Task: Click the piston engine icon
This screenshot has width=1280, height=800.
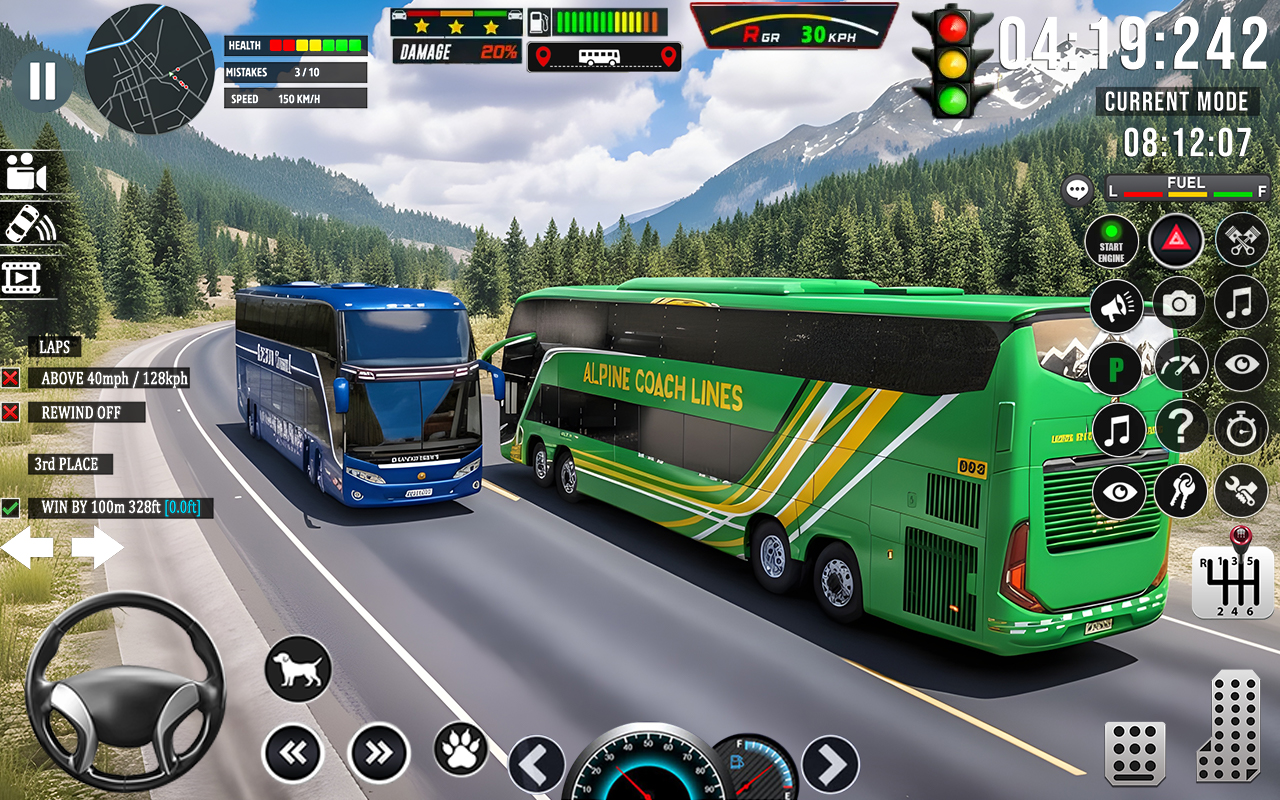Action: pyautogui.click(x=1240, y=242)
